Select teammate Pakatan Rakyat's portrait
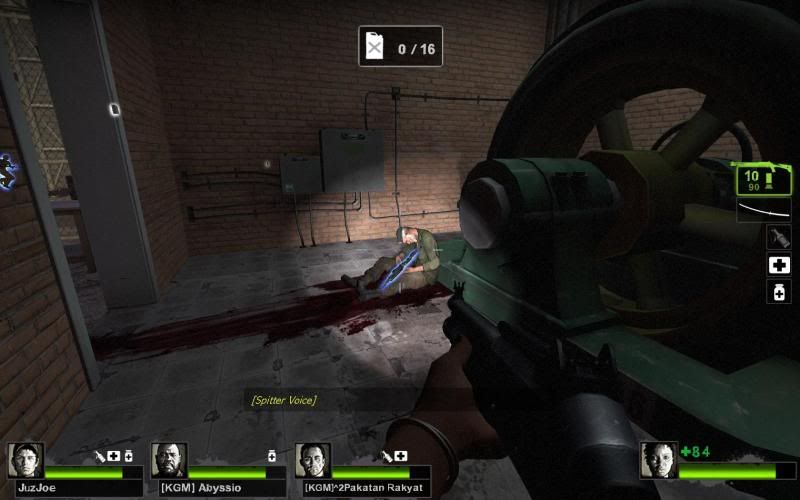The width and height of the screenshot is (800, 500). [x=312, y=460]
